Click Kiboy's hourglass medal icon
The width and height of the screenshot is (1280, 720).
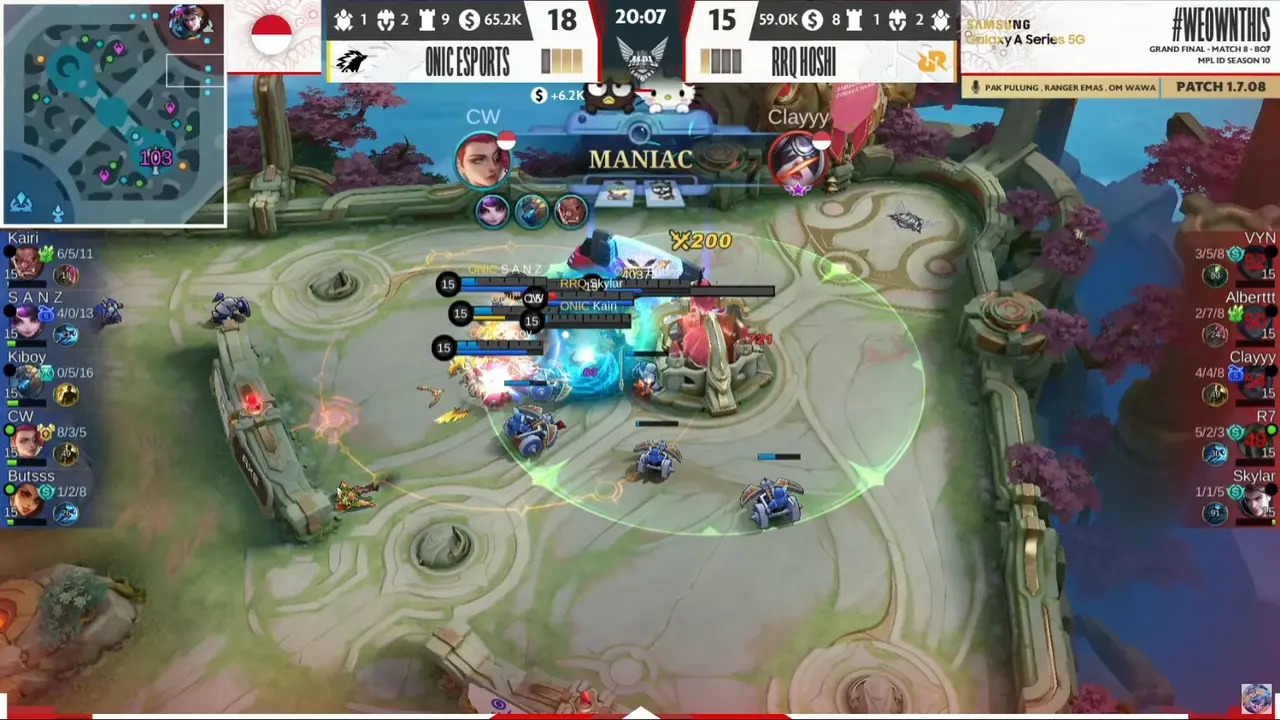pos(46,372)
